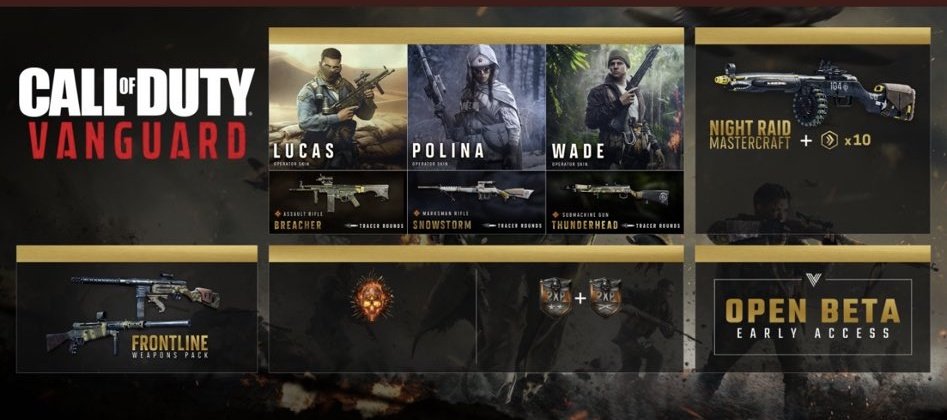Choose the Thunderhead submachine gun tile
This screenshot has height=420, width=947.
(614, 201)
